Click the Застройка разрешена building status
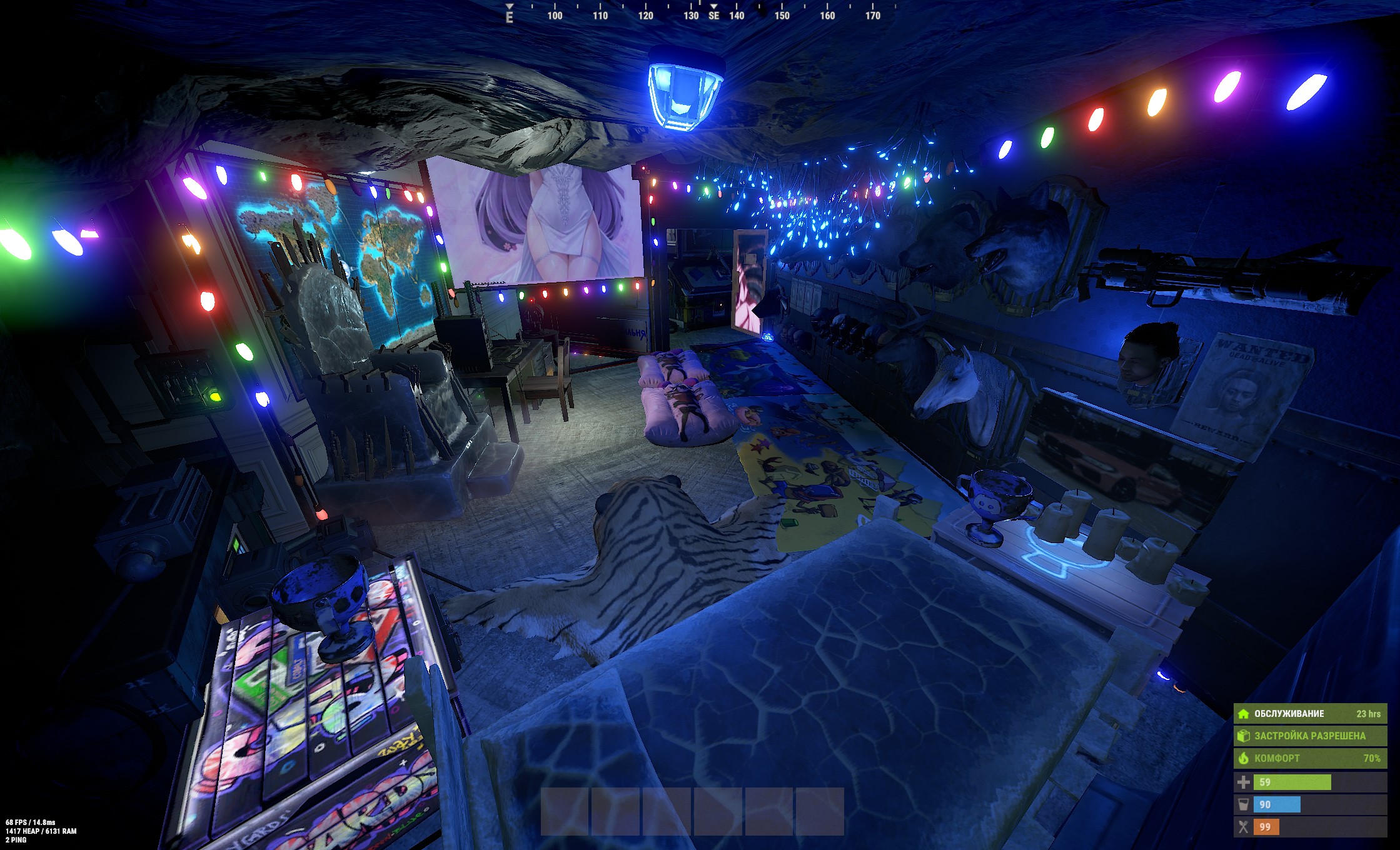 pyautogui.click(x=1309, y=736)
